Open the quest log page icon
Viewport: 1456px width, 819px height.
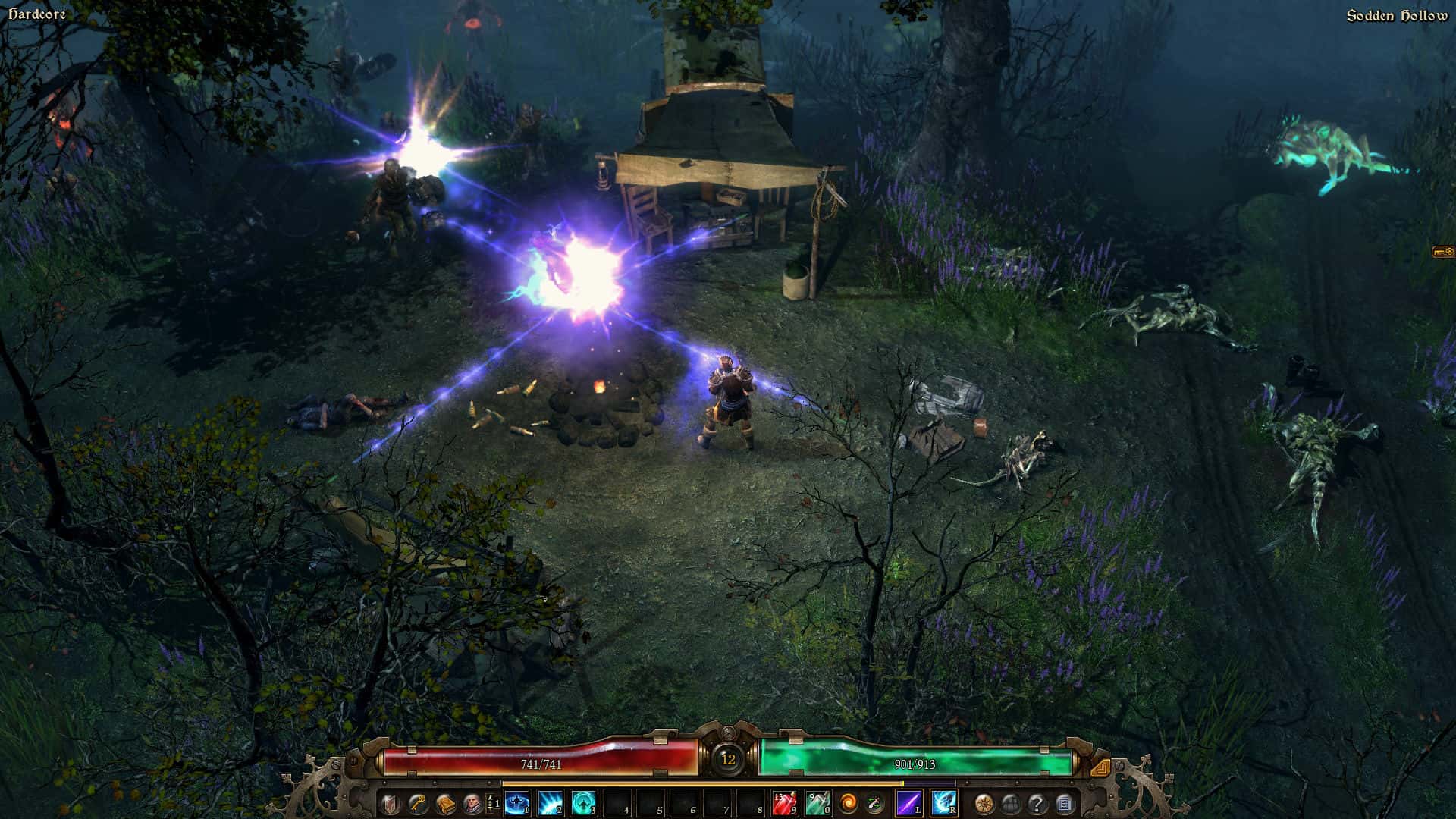coord(1065,802)
